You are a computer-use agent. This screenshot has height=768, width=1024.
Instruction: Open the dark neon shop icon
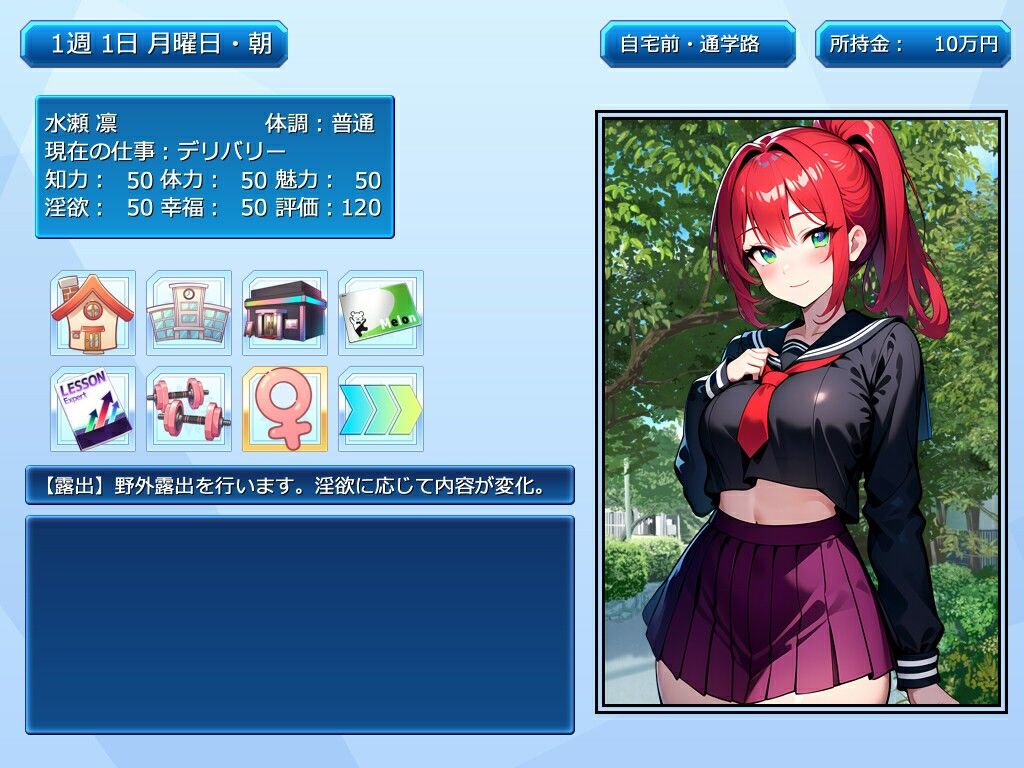285,313
